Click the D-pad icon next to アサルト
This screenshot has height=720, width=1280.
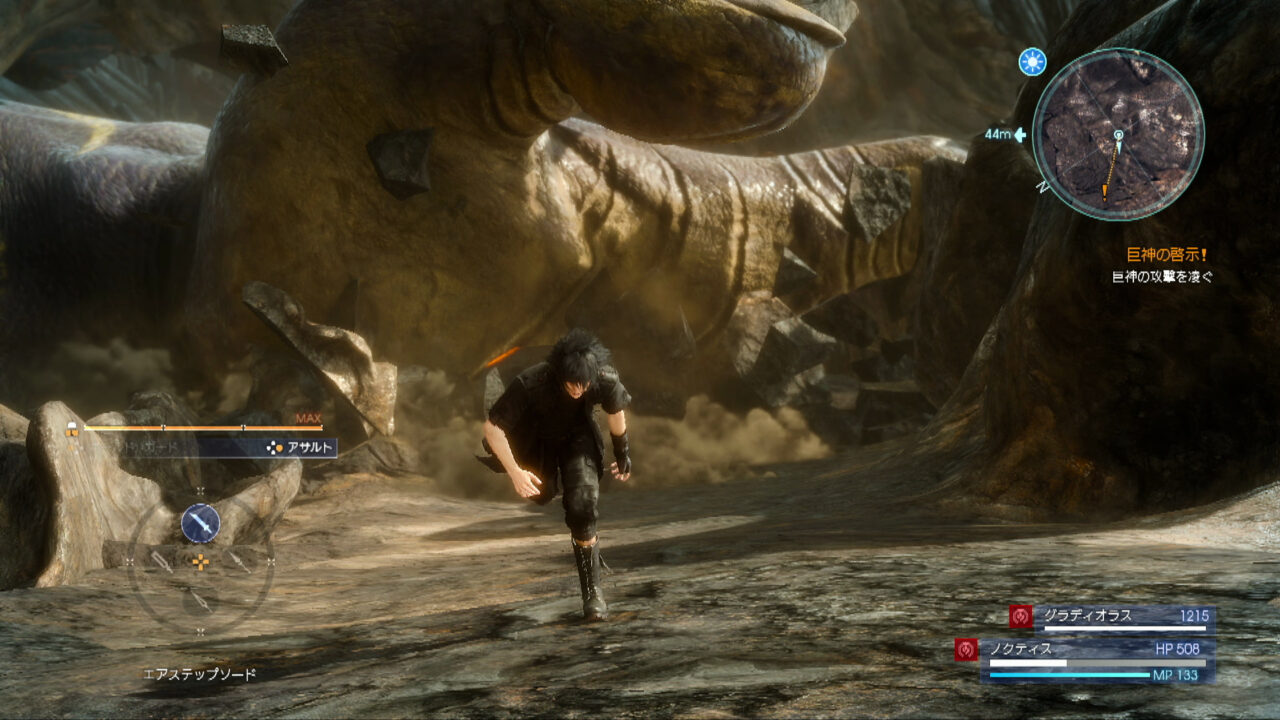pyautogui.click(x=272, y=447)
